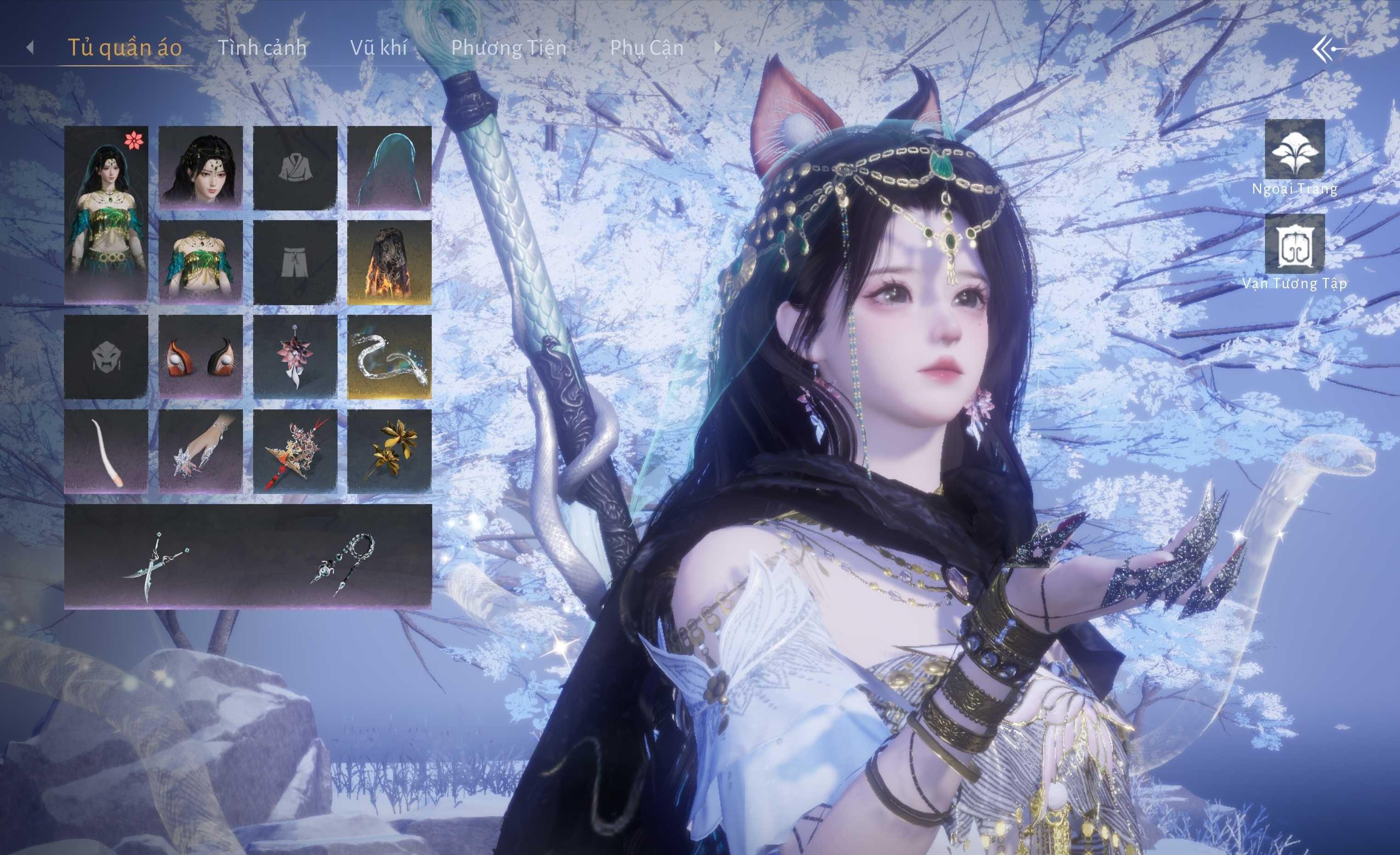Go back with the top-right arrow icon
This screenshot has height=855, width=1400.
1328,50
